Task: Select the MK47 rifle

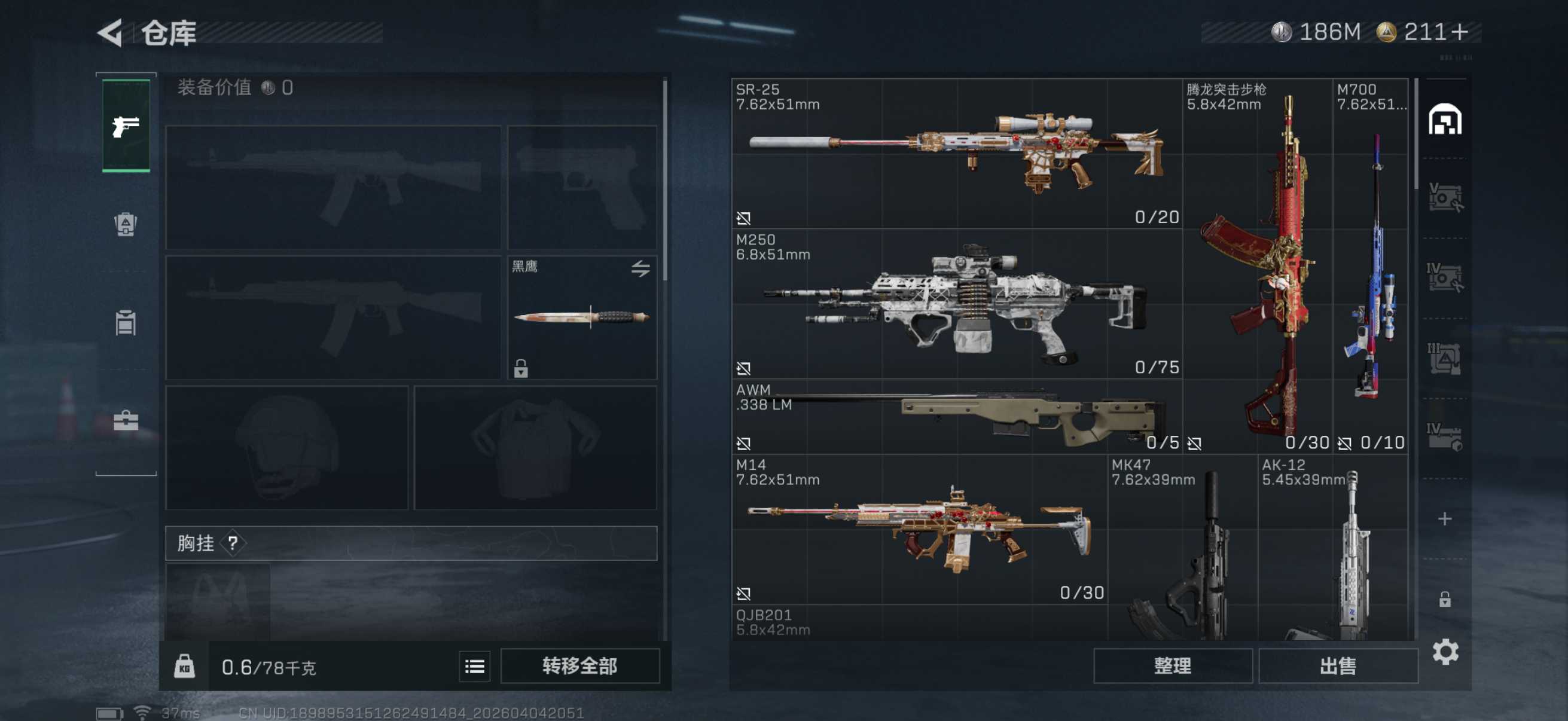Action: tap(1183, 548)
